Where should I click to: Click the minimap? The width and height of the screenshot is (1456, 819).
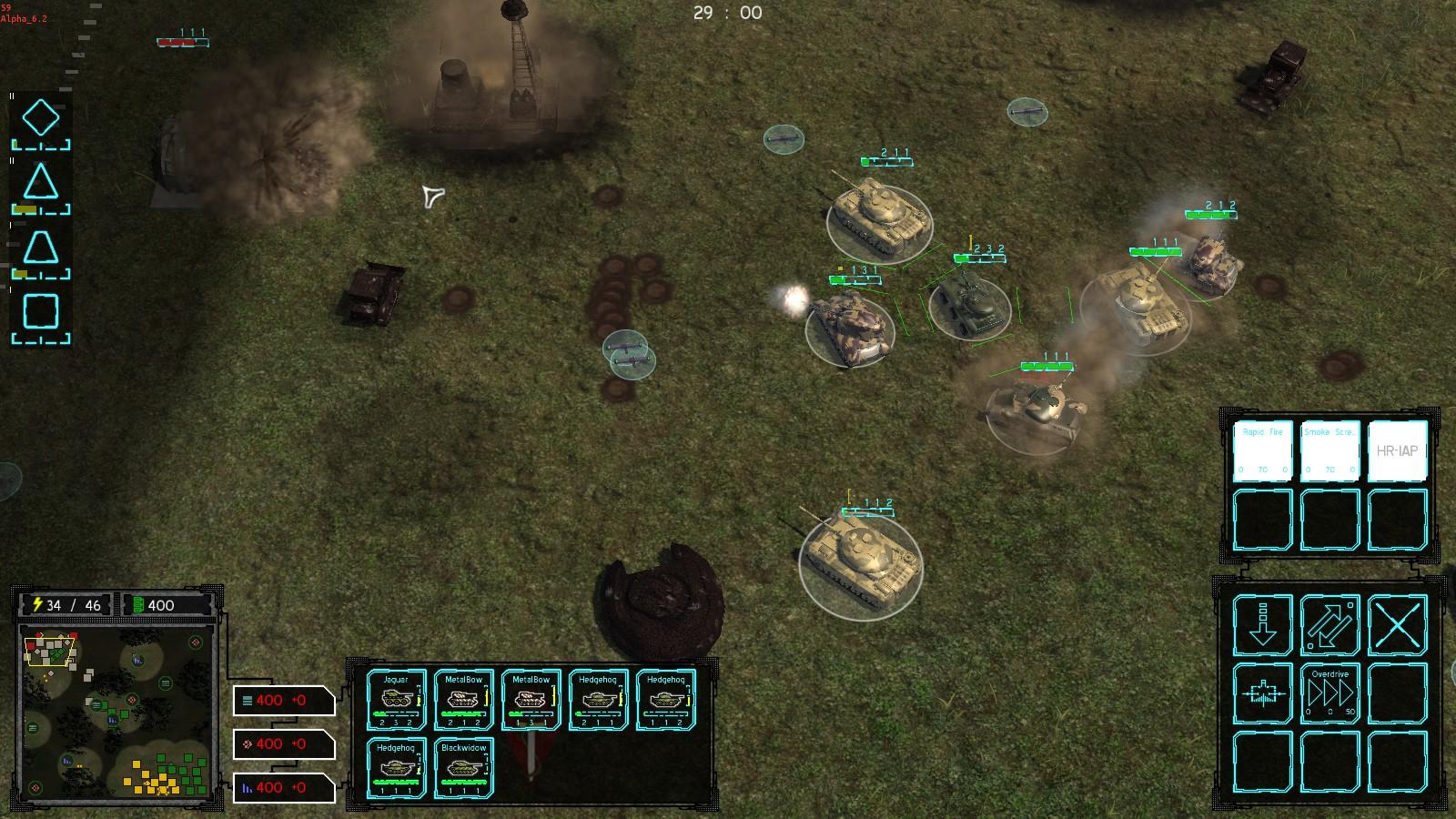(x=118, y=713)
